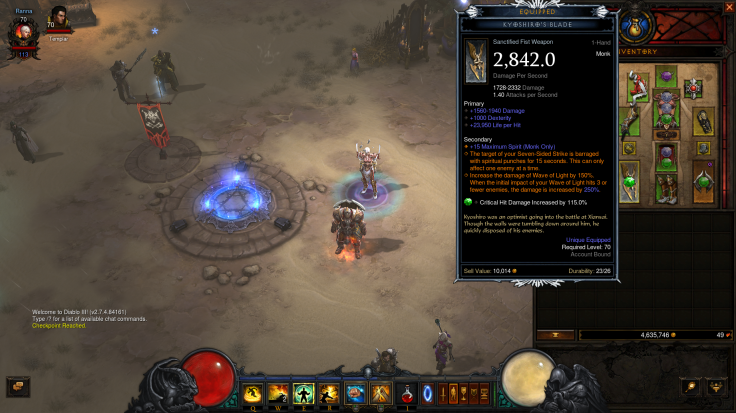
Task: Trigger the skill bound to E
Action: pyautogui.click(x=303, y=393)
